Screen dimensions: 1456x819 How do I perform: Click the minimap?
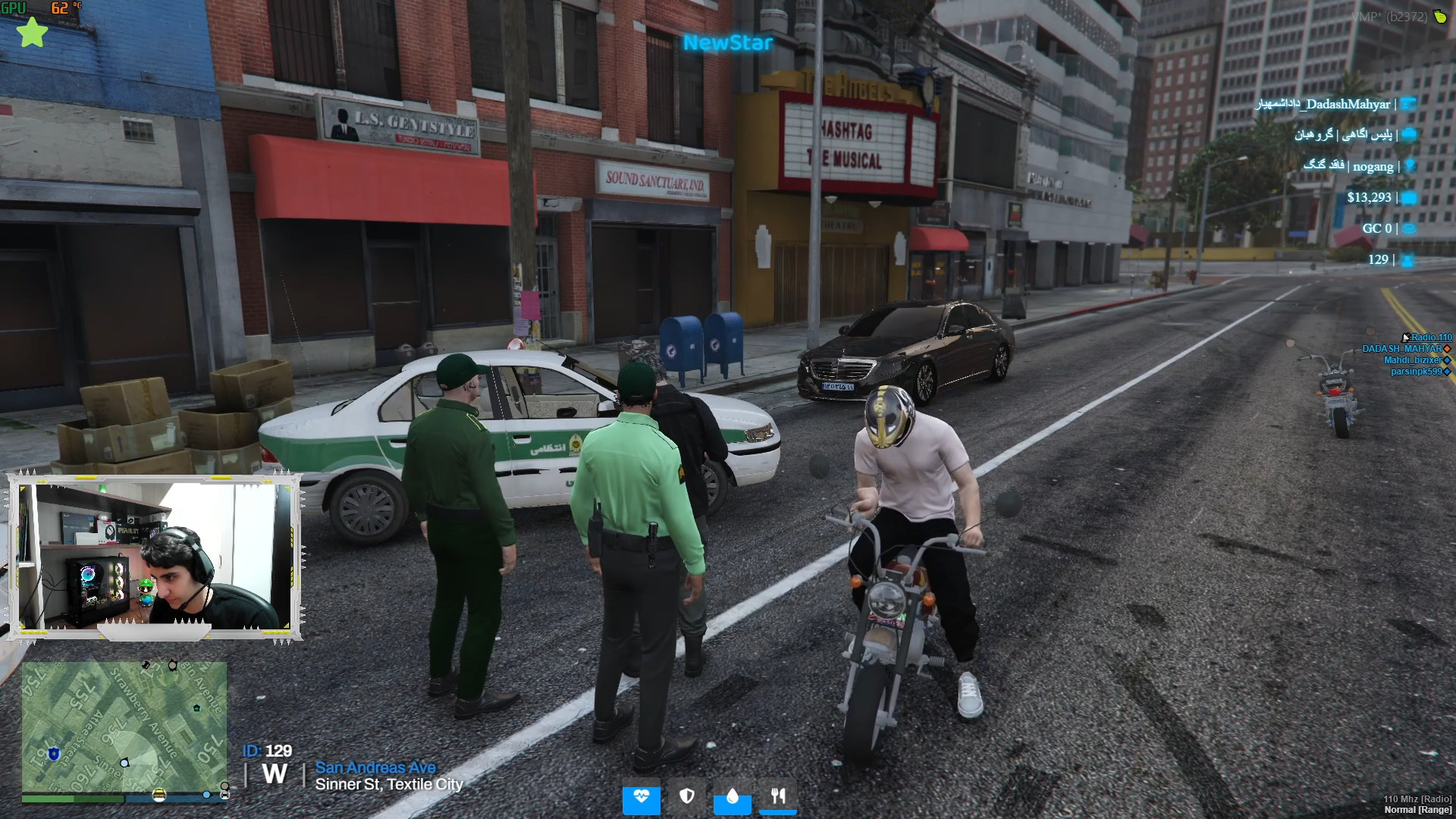pyautogui.click(x=124, y=728)
